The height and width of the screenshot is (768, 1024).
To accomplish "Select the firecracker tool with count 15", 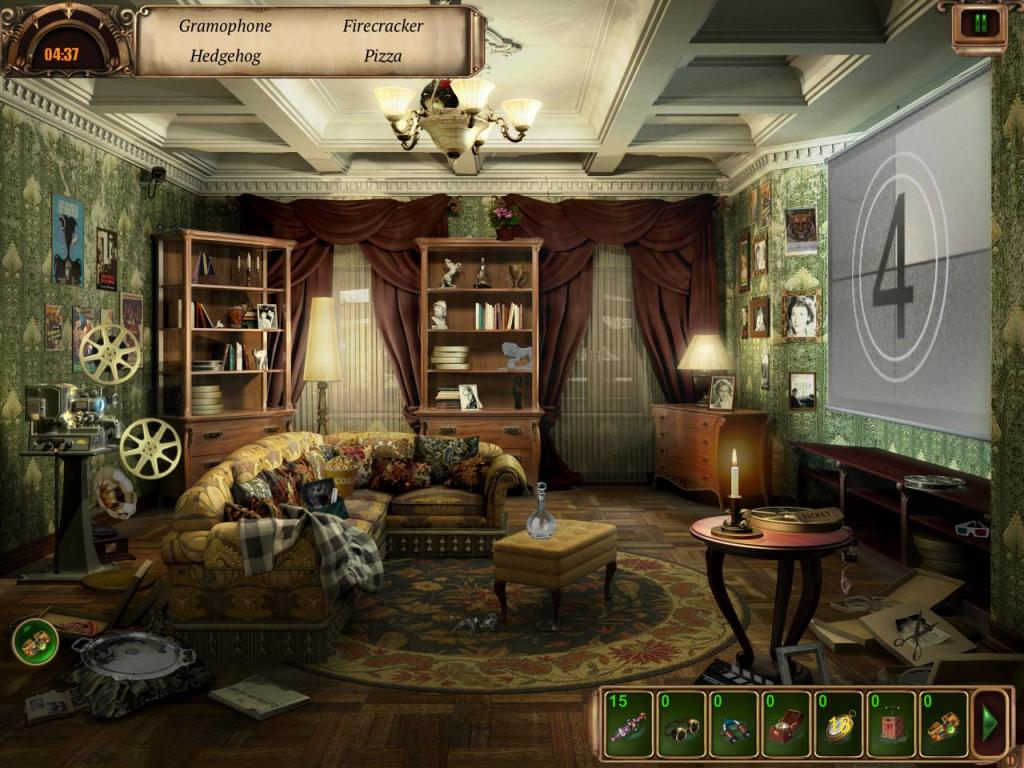I will [x=629, y=724].
